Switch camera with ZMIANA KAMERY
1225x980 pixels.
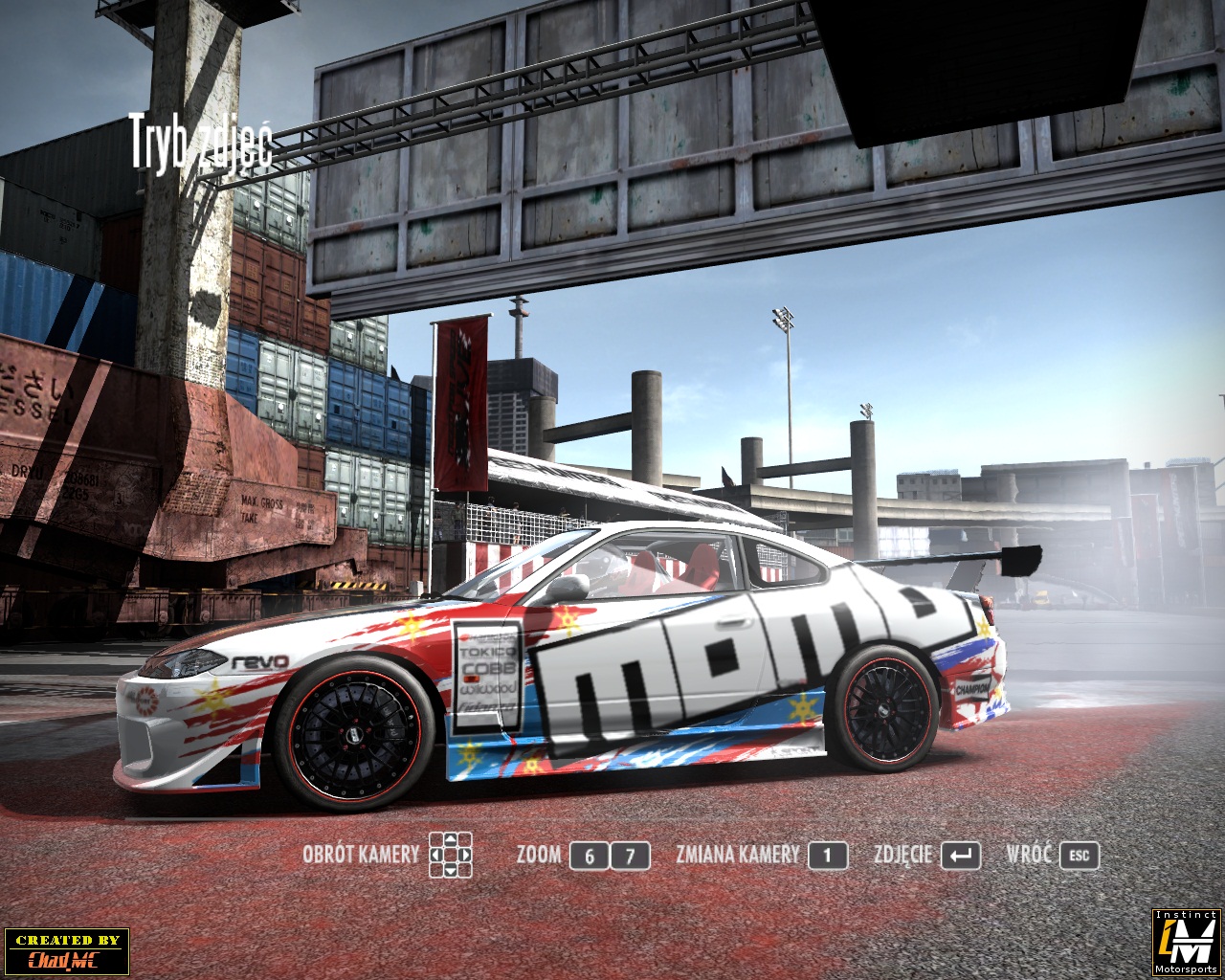827,855
